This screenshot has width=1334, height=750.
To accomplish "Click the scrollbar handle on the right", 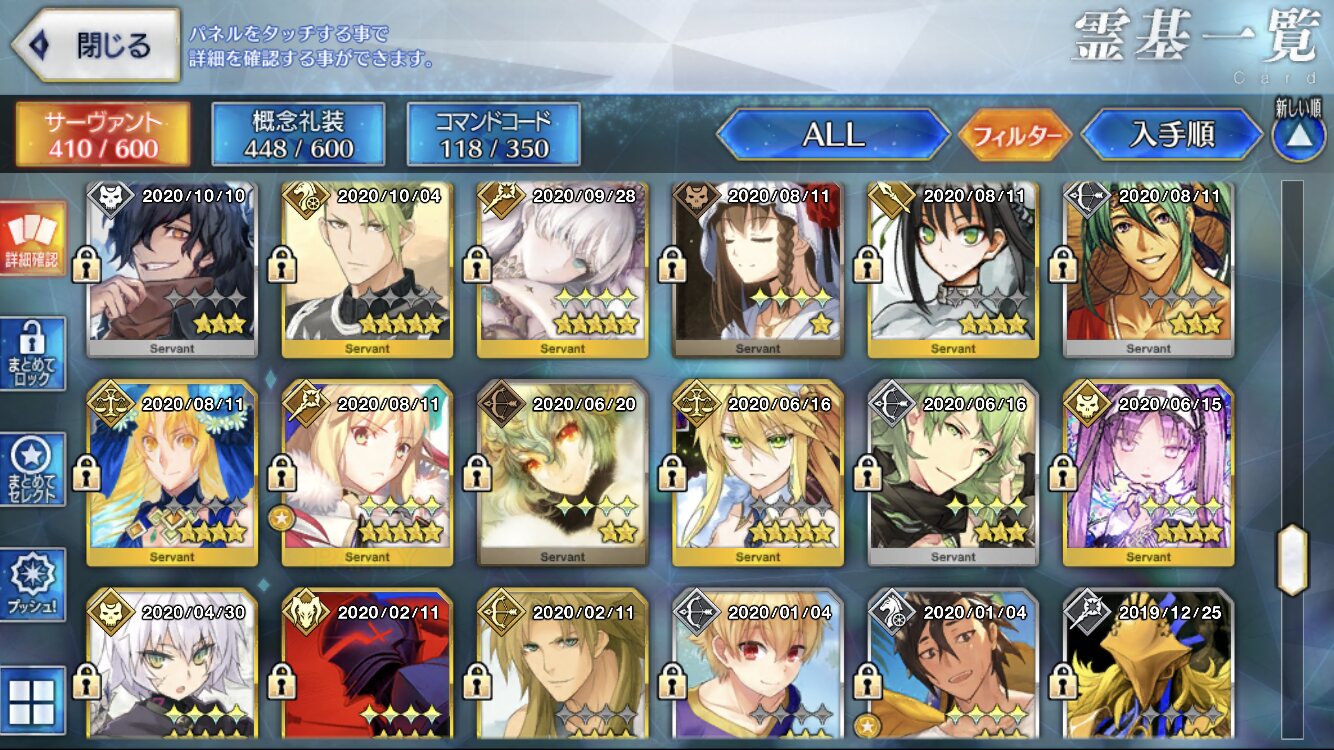I will (x=1292, y=559).
